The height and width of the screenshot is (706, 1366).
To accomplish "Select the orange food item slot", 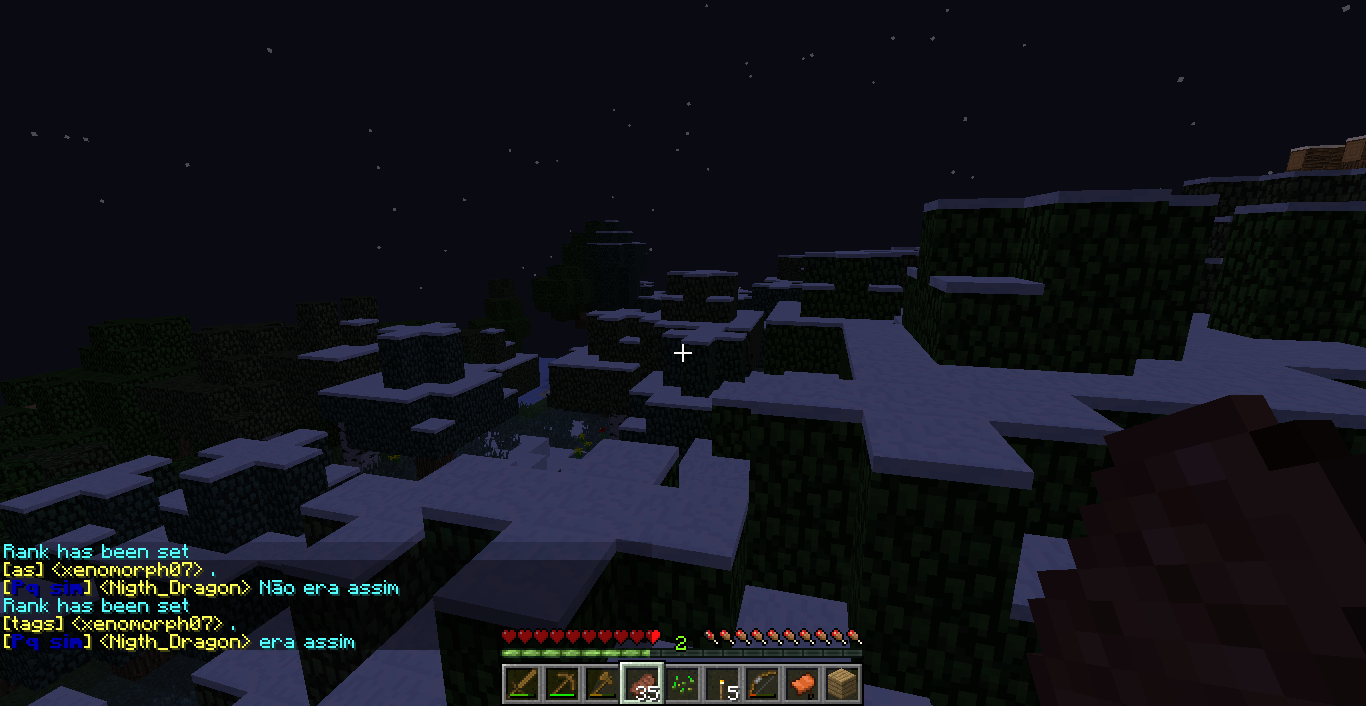I will (x=802, y=684).
